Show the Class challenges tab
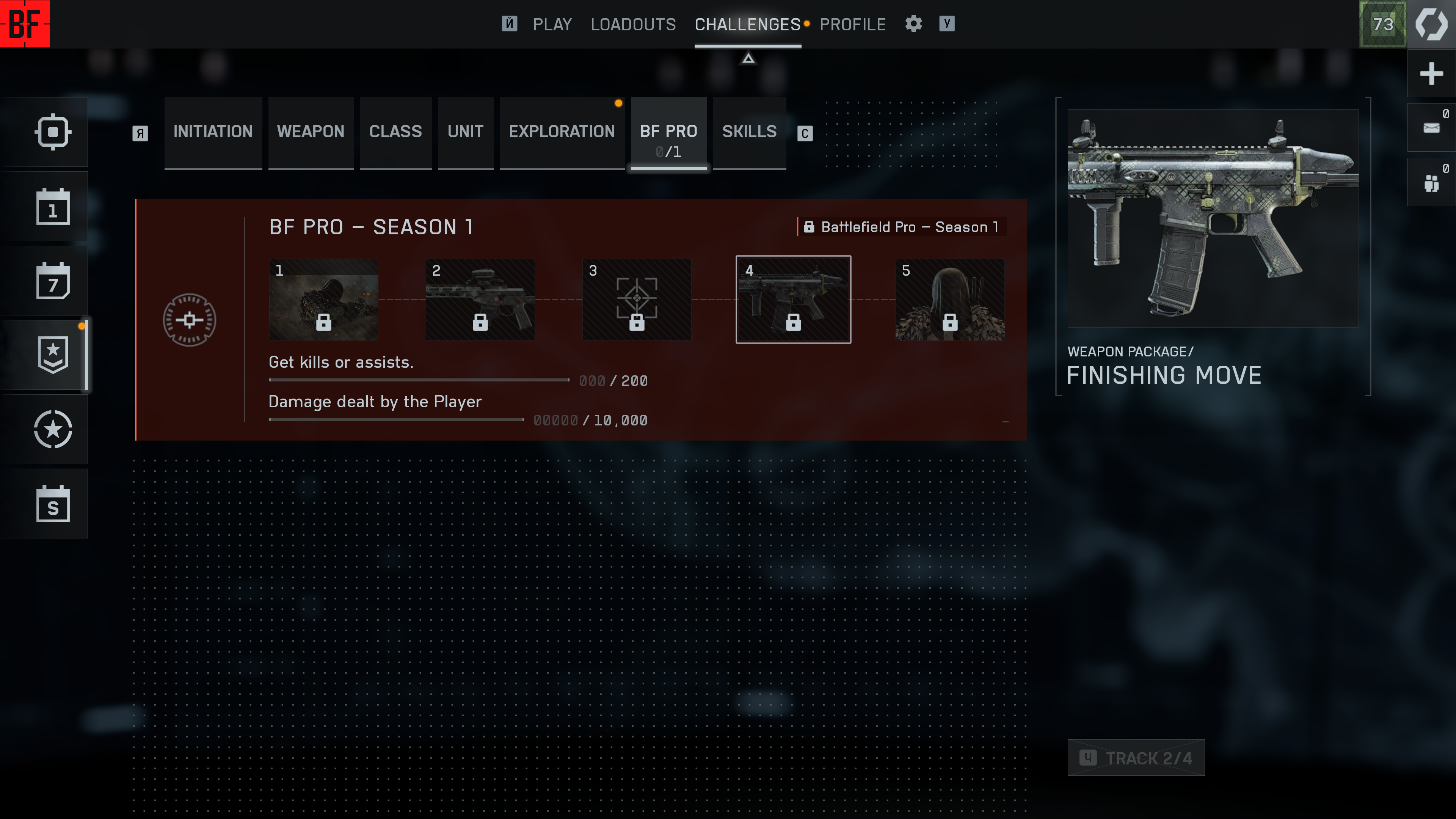 395,132
